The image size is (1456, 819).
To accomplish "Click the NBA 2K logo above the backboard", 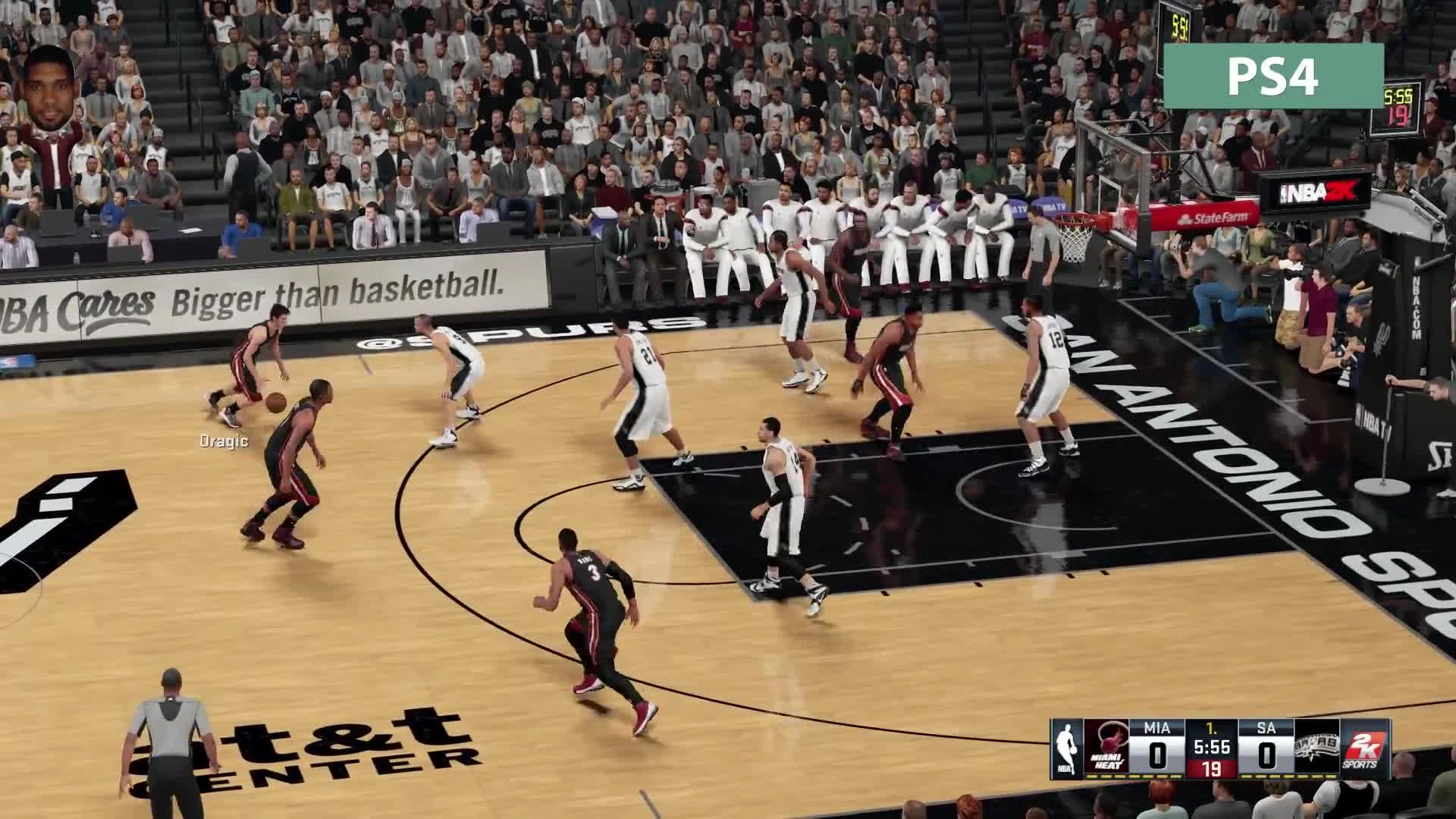I will pyautogui.click(x=1314, y=192).
